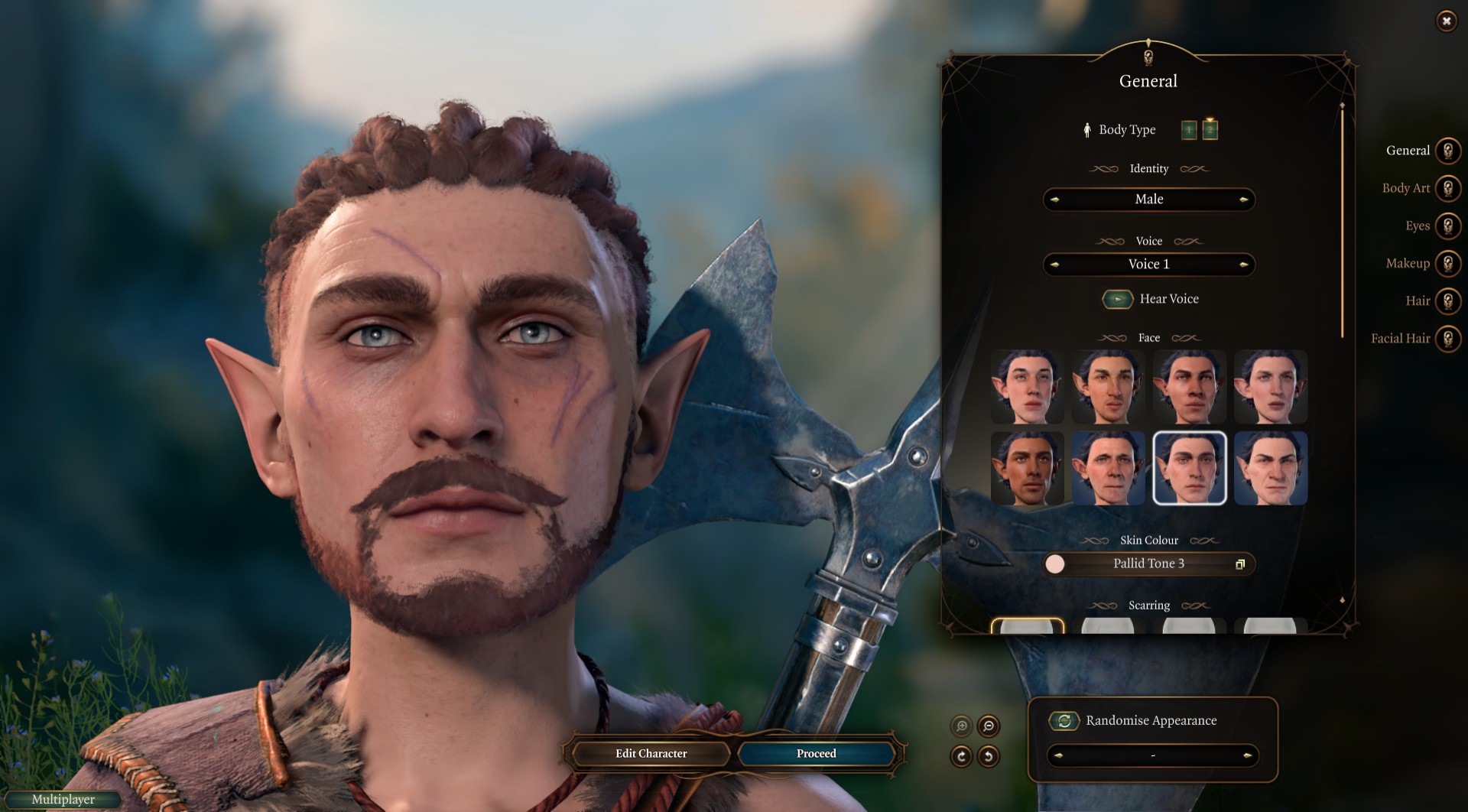This screenshot has width=1468, height=812.
Task: Open the Multiplayer panel
Action: click(63, 799)
